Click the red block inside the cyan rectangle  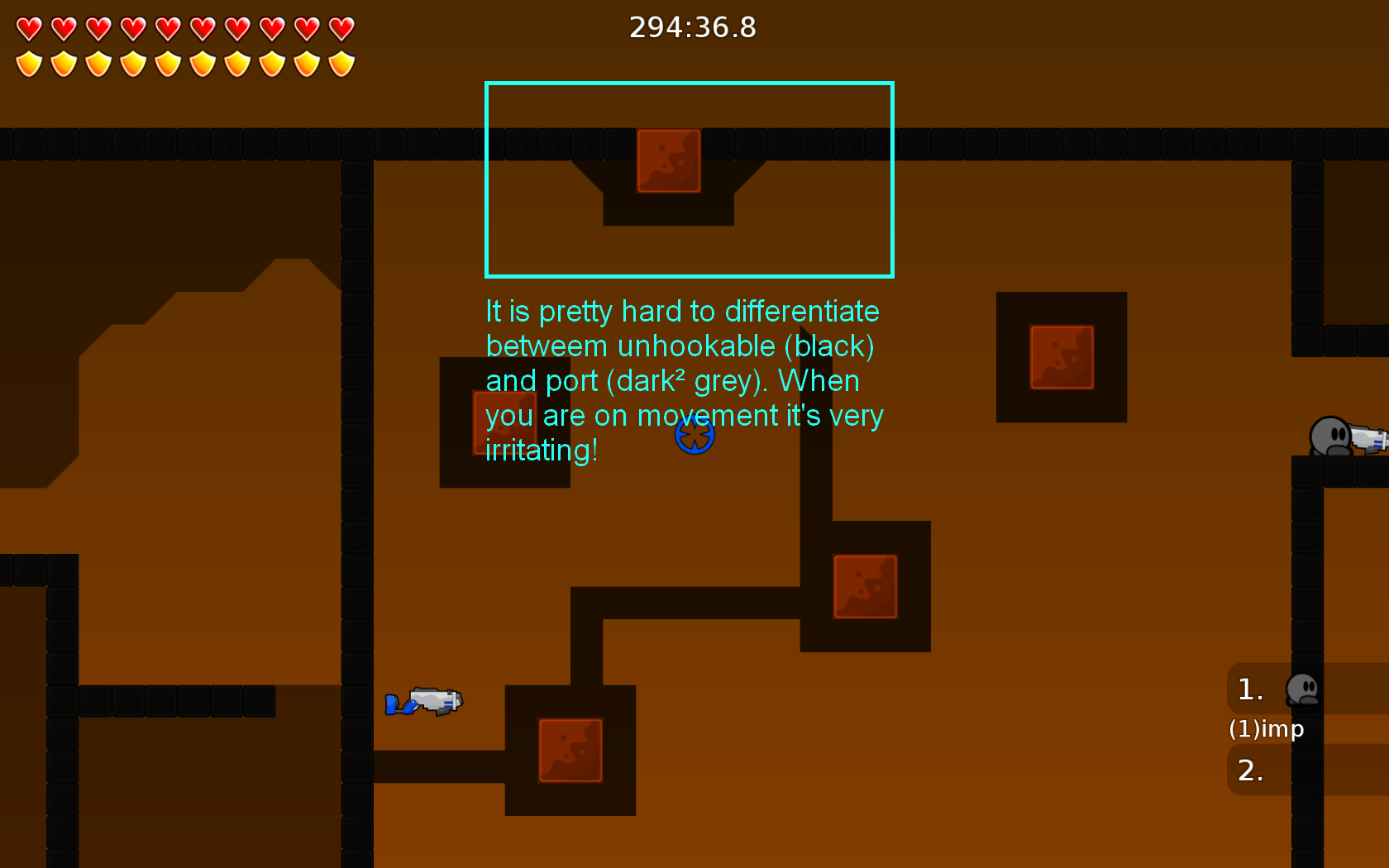click(666, 160)
